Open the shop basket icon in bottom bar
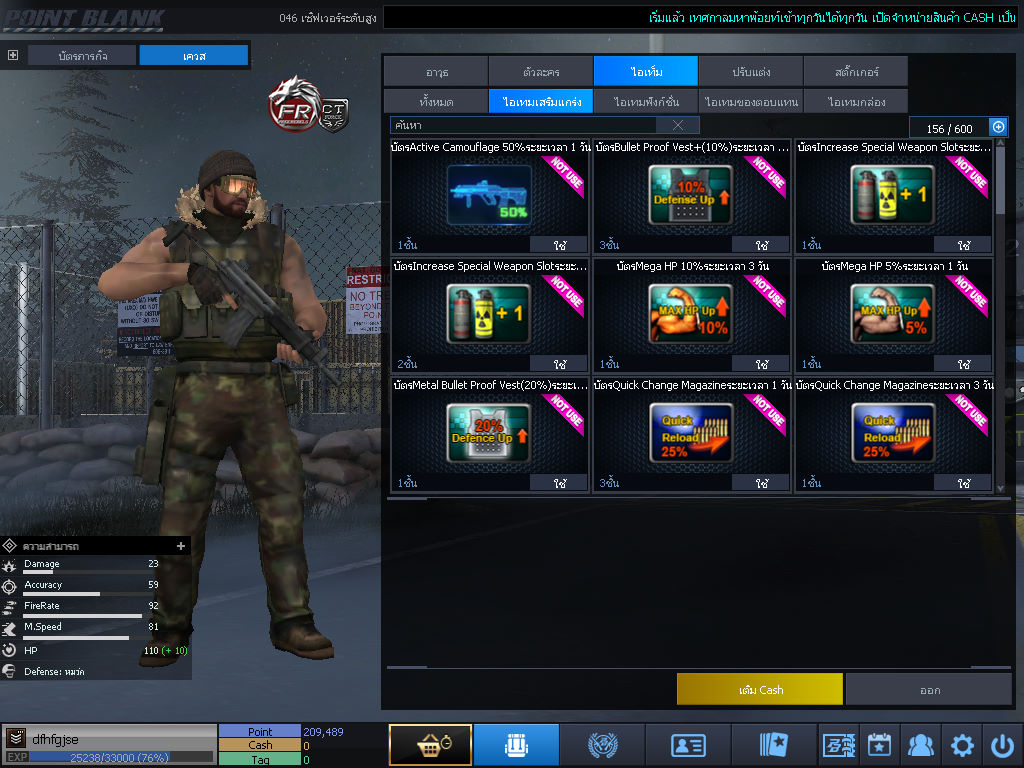The height and width of the screenshot is (768, 1024). point(430,745)
